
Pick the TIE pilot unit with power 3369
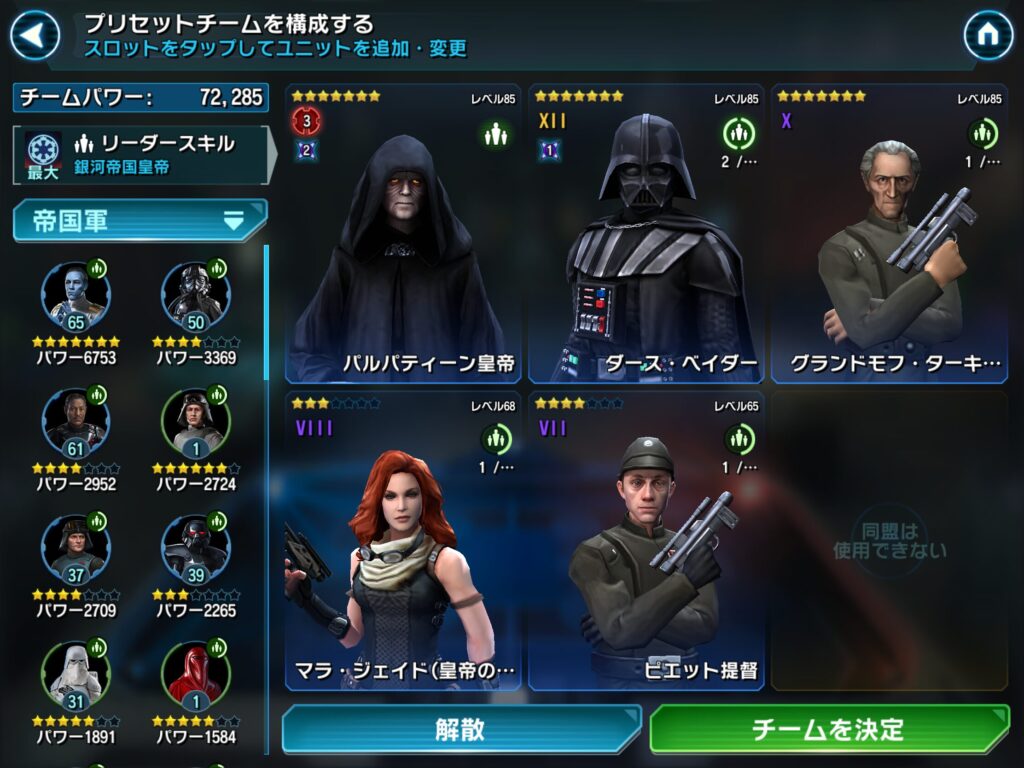coord(196,297)
